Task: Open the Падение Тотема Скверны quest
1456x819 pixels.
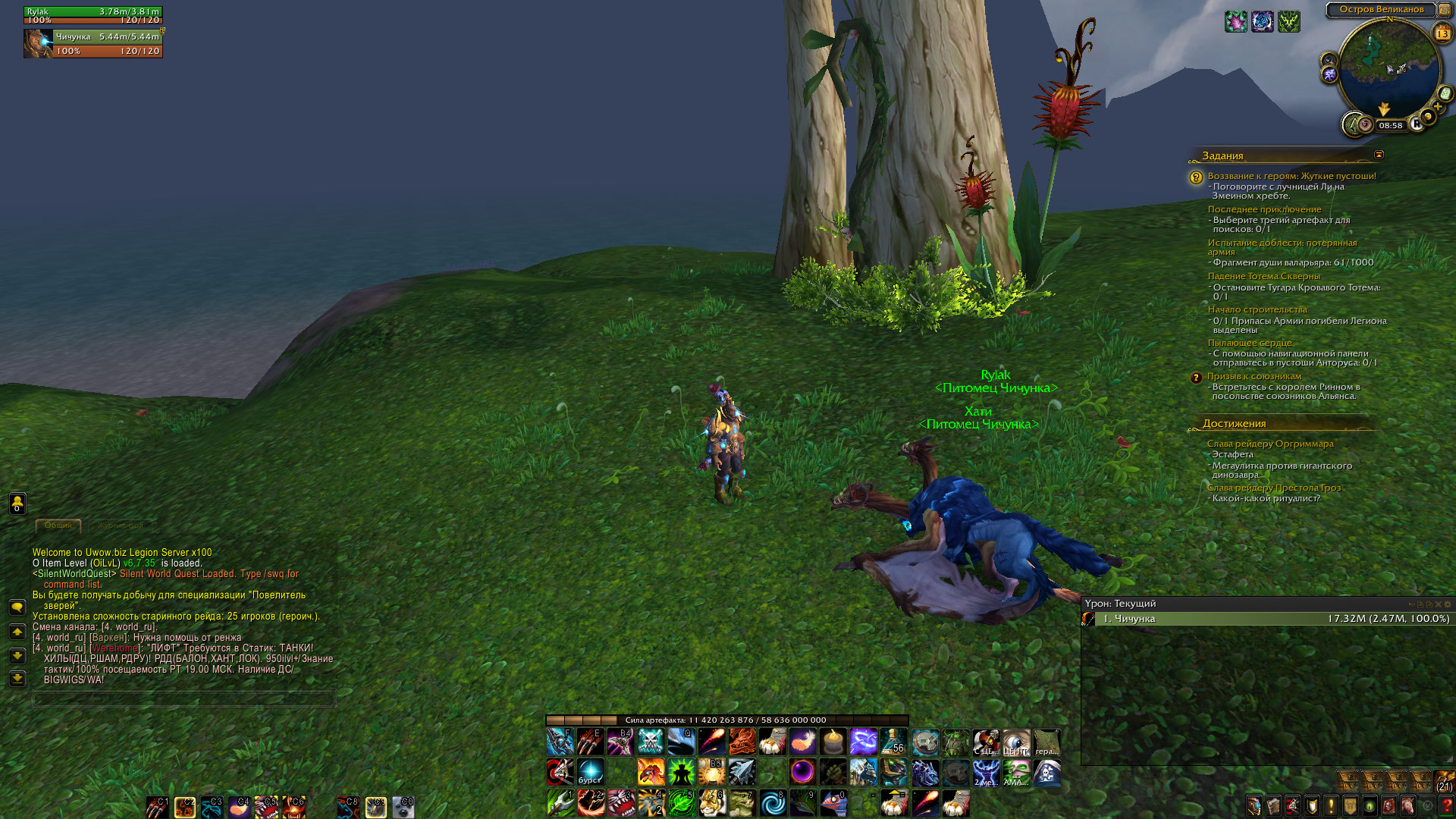Action: [1263, 276]
